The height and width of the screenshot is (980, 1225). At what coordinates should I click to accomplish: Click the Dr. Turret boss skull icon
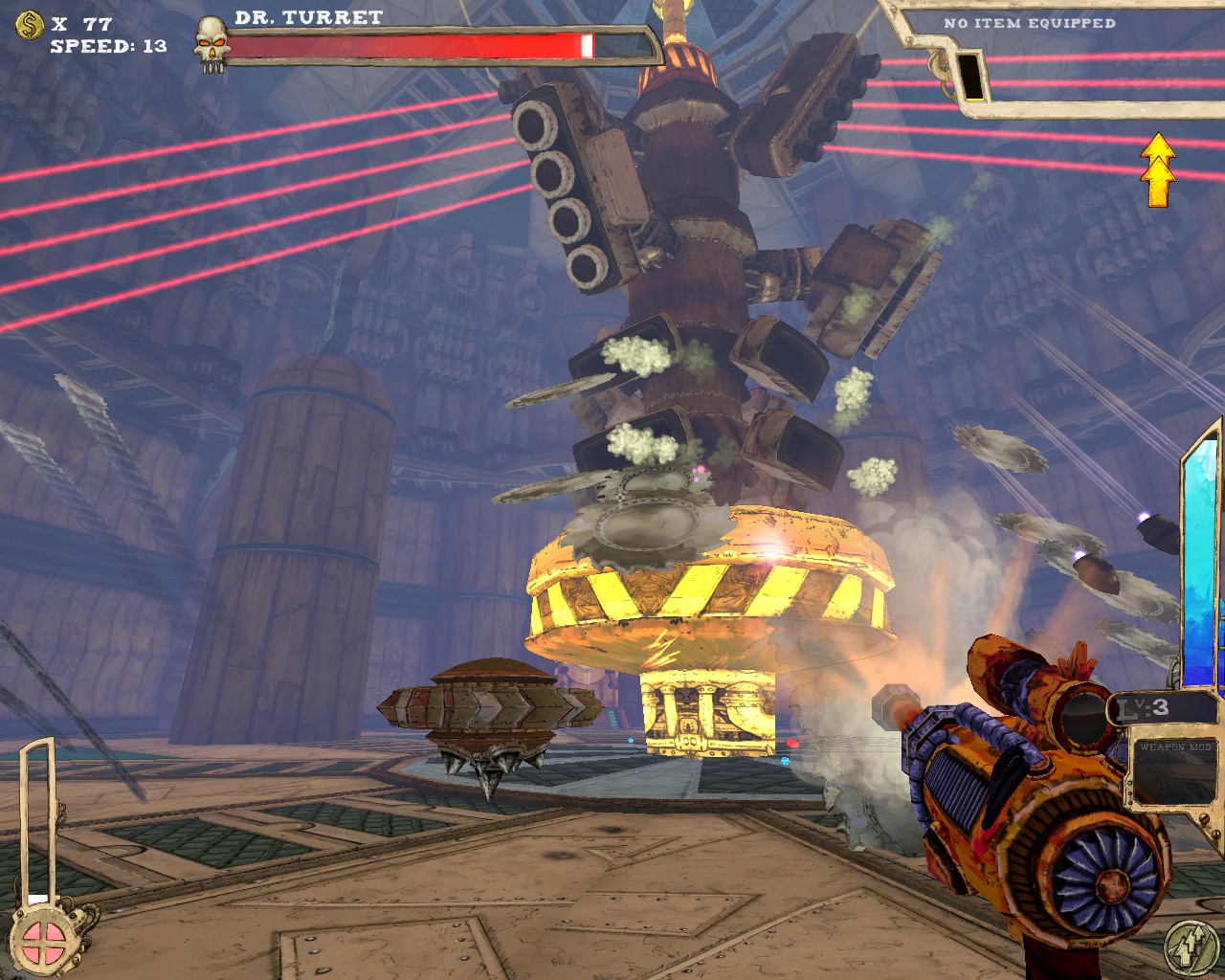(211, 43)
